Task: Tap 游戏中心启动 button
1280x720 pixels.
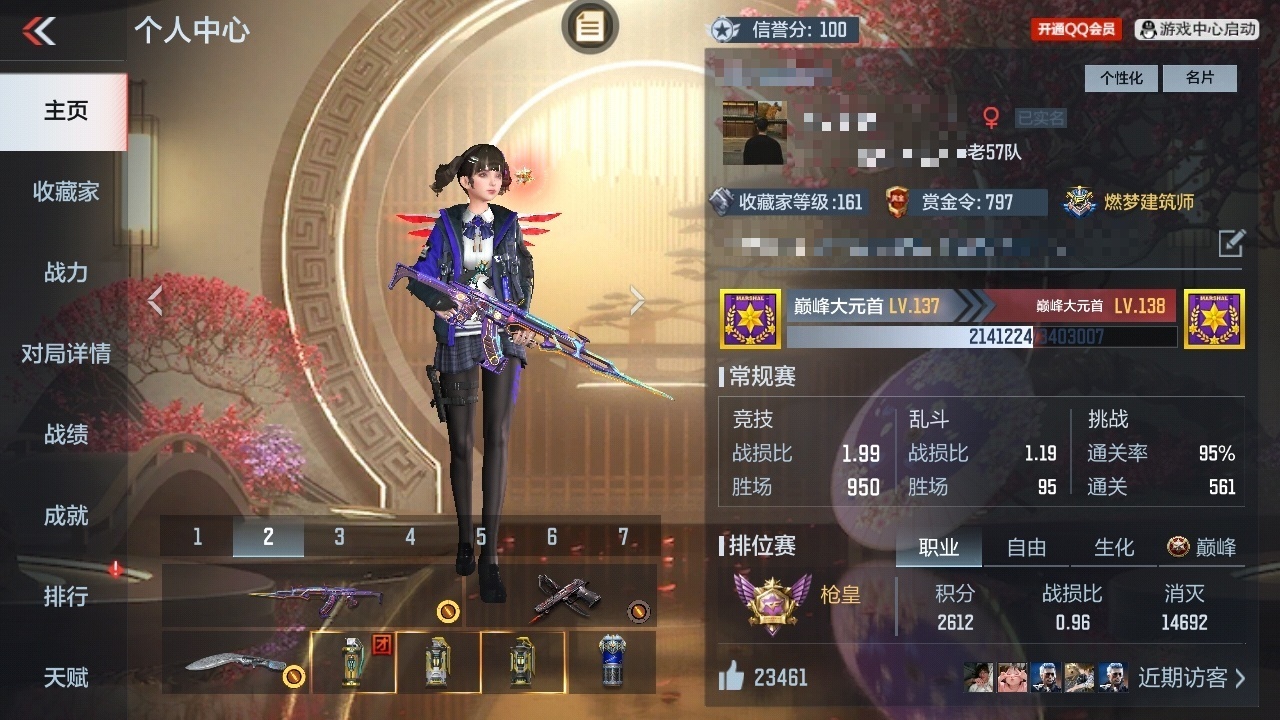Action: click(x=1197, y=30)
